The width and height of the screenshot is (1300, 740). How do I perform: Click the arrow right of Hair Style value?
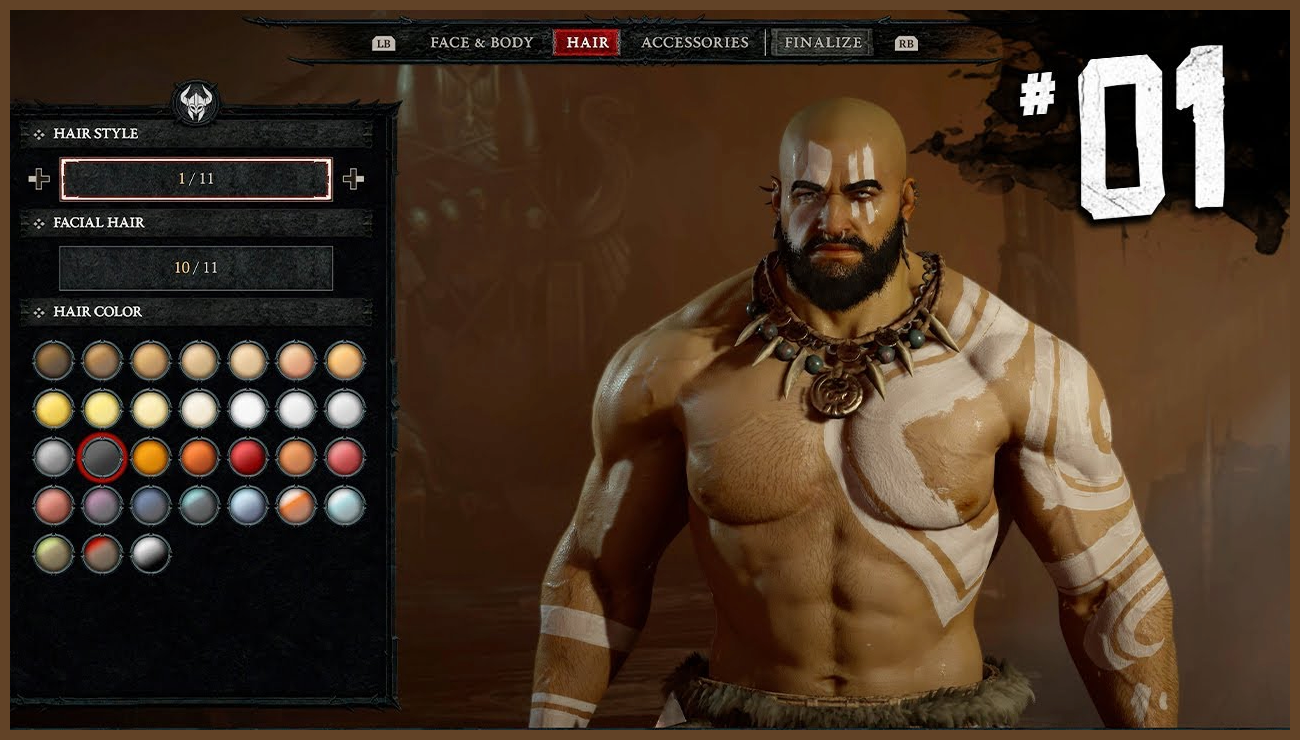(353, 179)
